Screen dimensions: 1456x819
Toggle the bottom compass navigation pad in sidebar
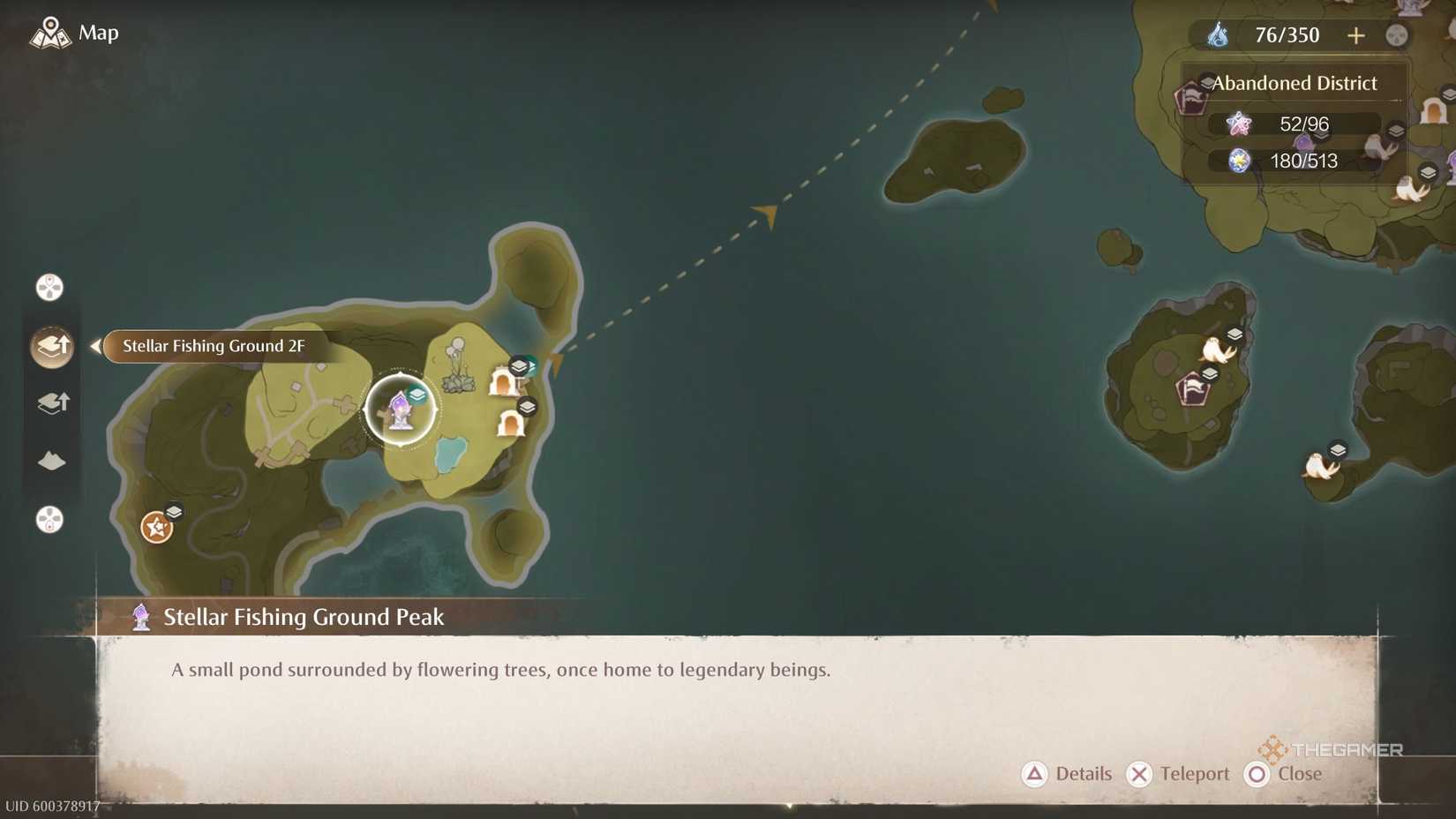pyautogui.click(x=49, y=521)
